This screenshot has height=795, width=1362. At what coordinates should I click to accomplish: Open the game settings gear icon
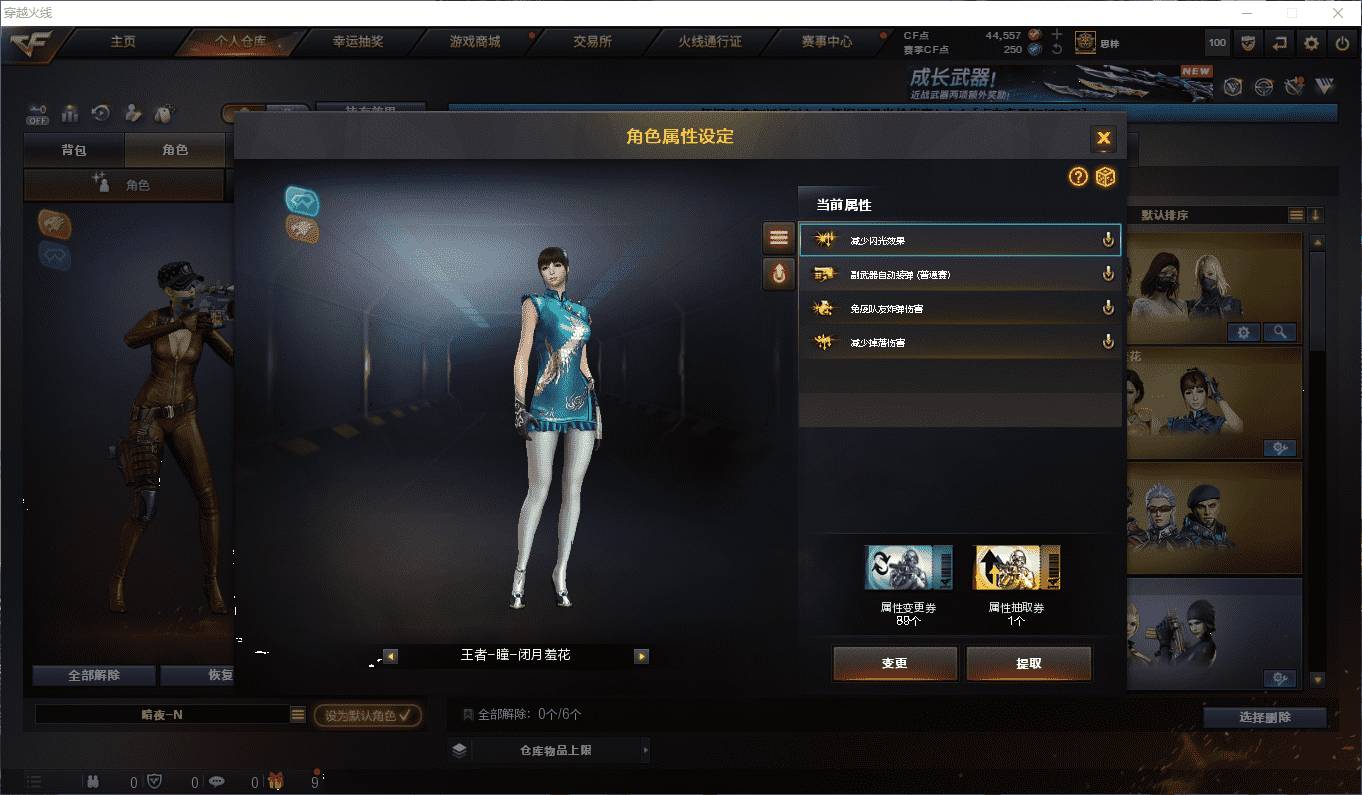[x=1311, y=43]
